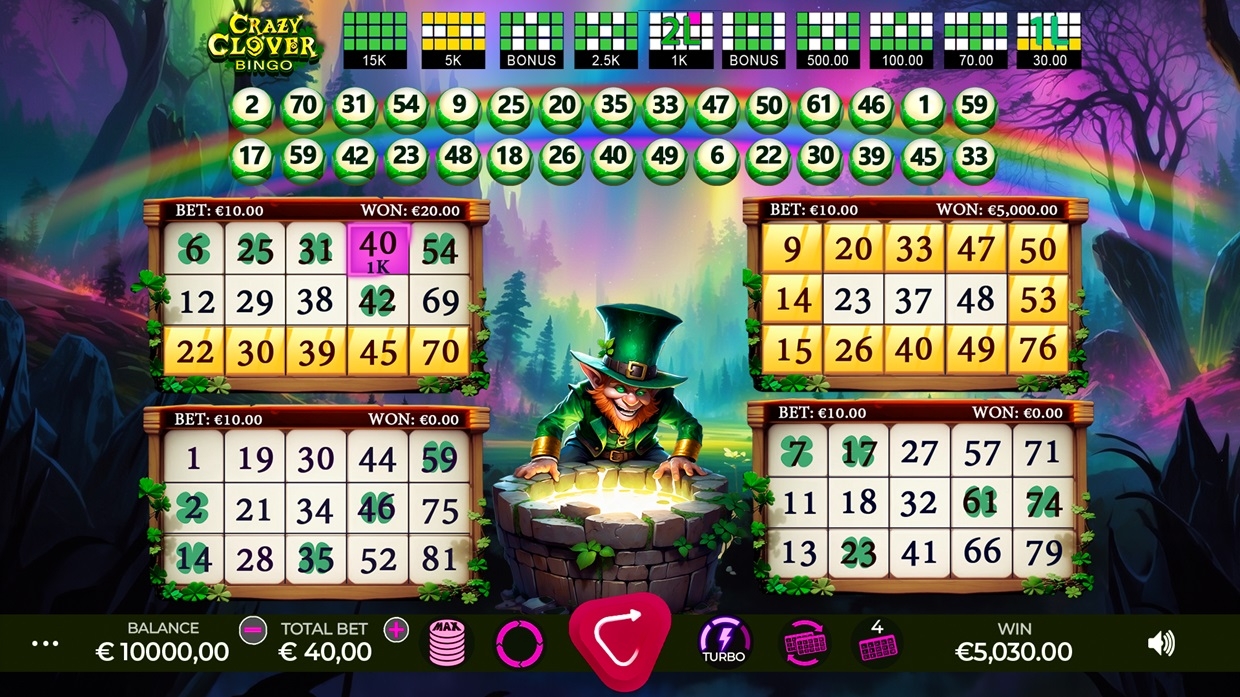Image resolution: width=1240 pixels, height=697 pixels.
Task: View the 15K full-card pattern
Action: coord(375,40)
